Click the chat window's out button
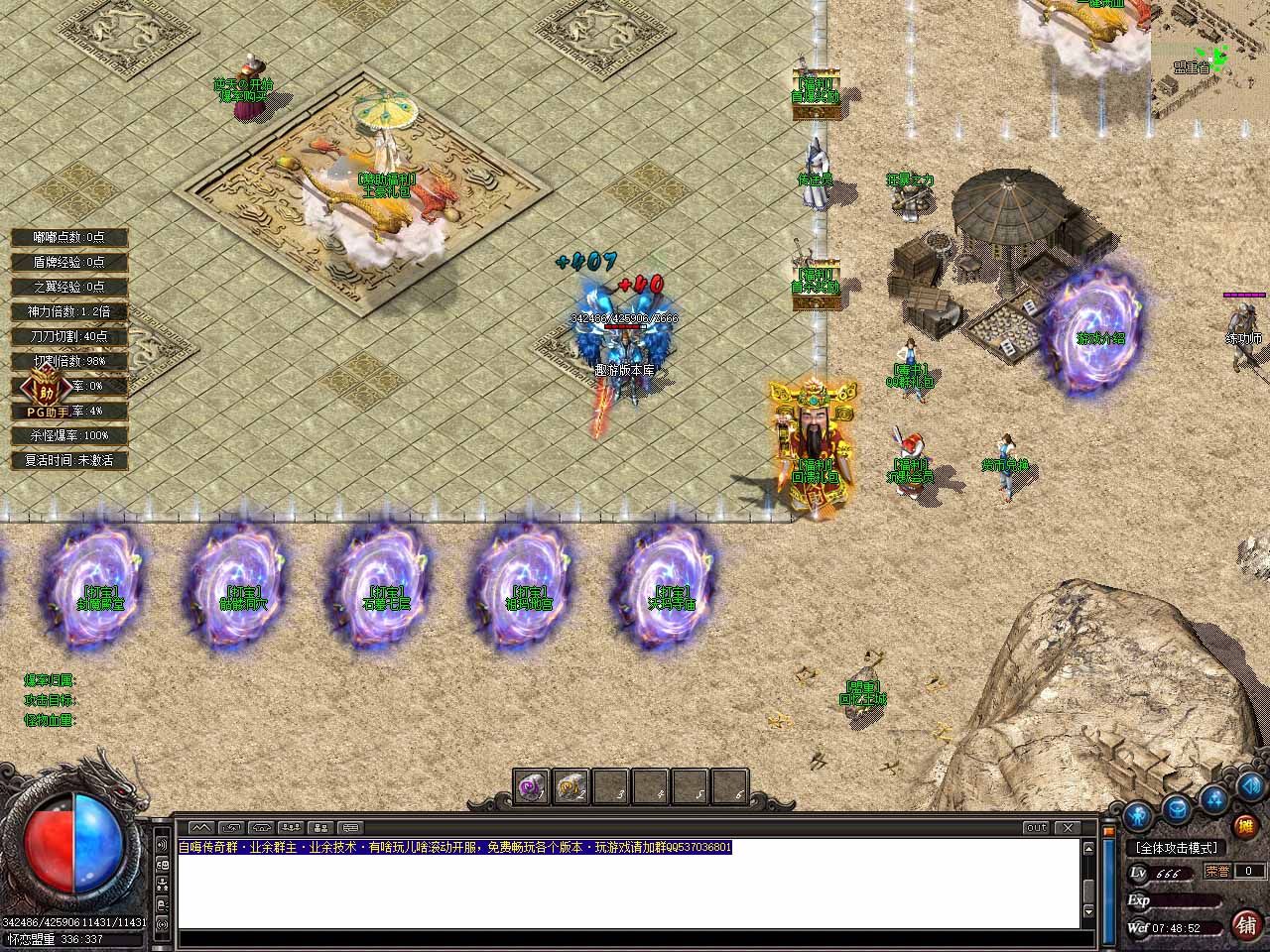Image resolution: width=1270 pixels, height=952 pixels. pos(1036,827)
